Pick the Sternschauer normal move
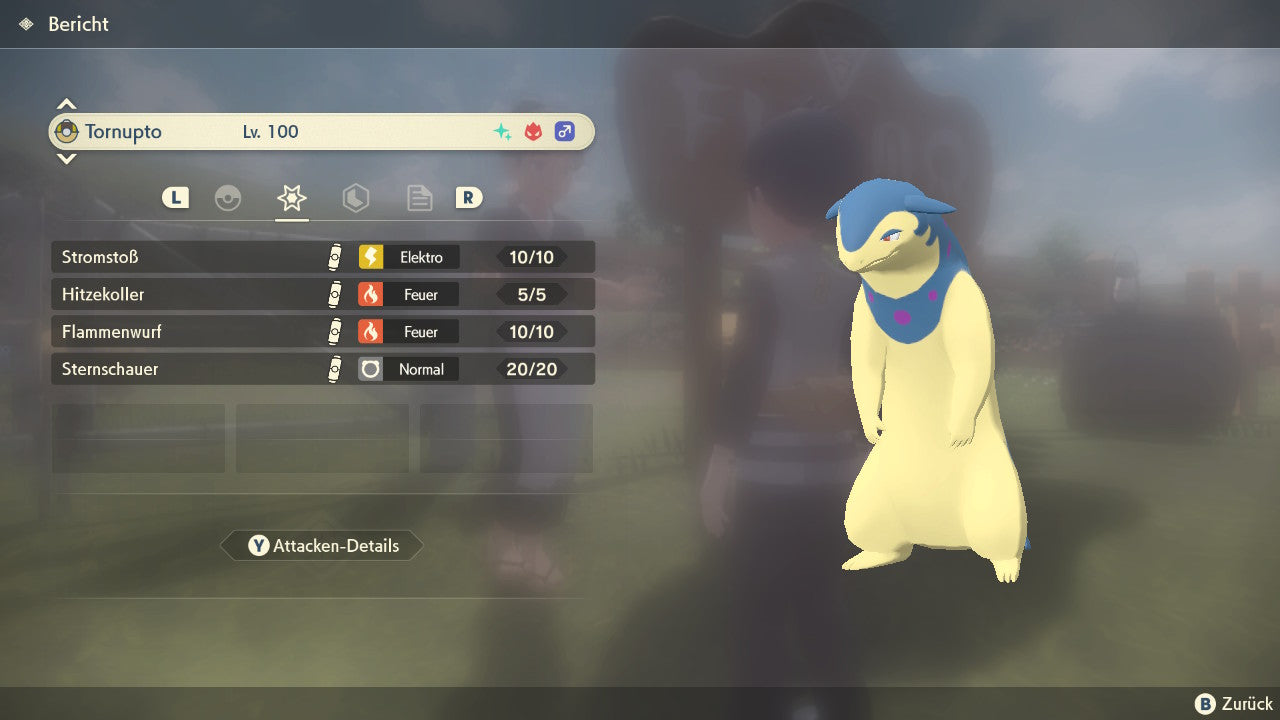The image size is (1280, 720). coord(322,369)
